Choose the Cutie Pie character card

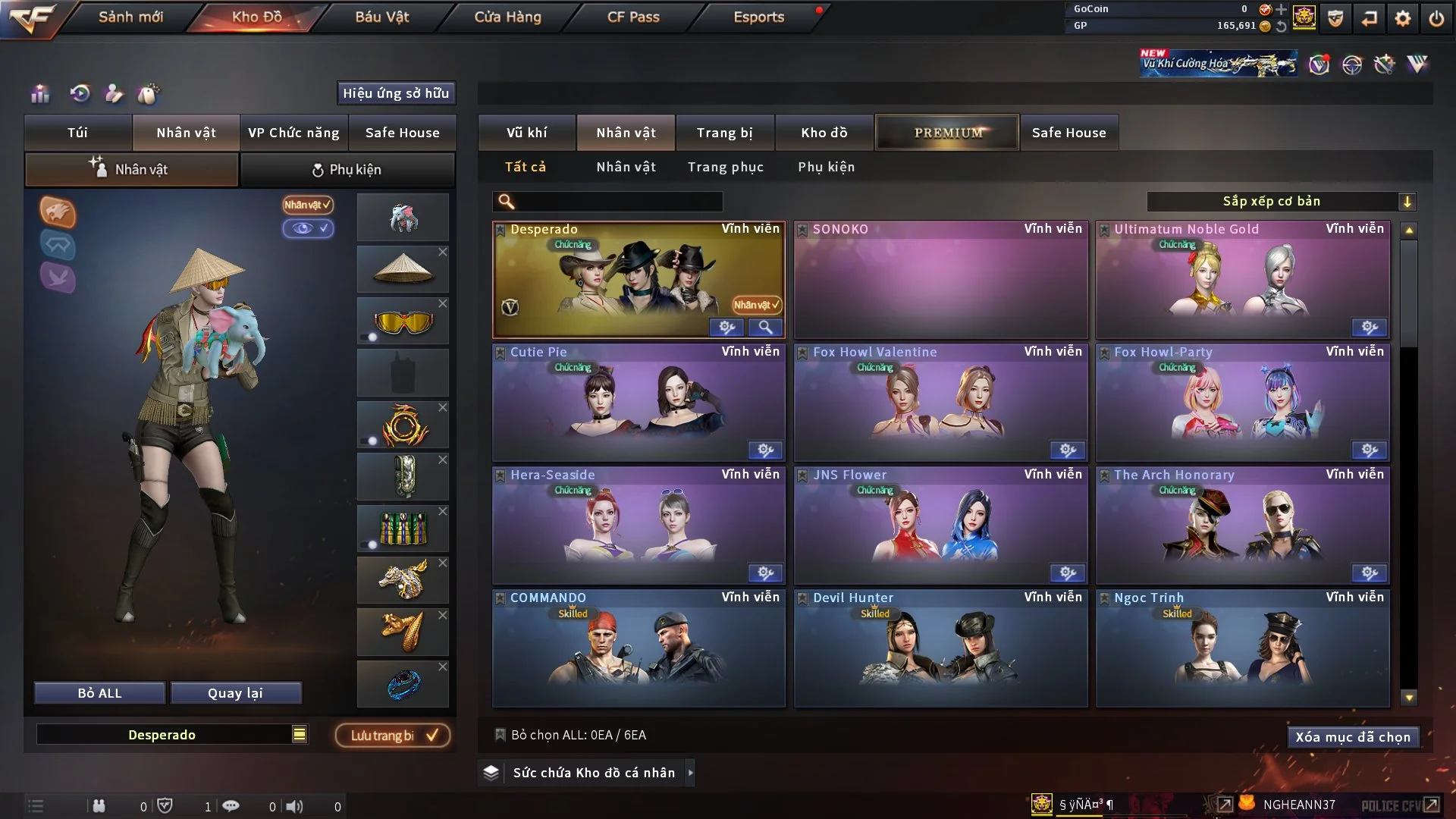639,403
